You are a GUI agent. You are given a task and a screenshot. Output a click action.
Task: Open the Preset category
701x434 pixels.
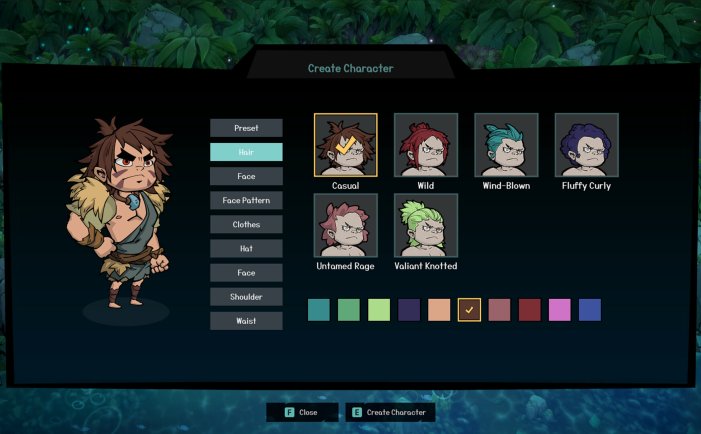(246, 128)
